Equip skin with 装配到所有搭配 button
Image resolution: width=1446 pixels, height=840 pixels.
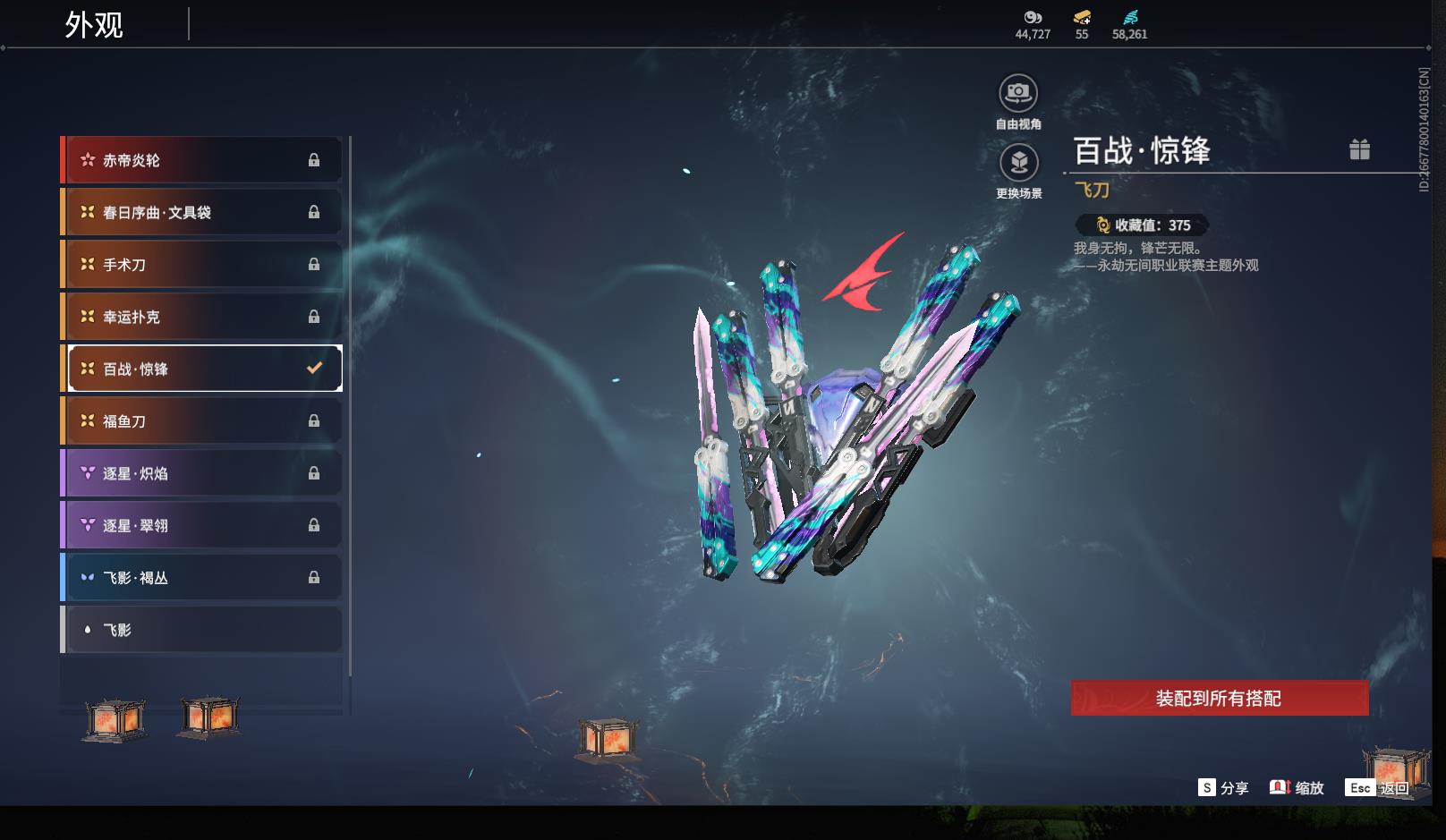[1219, 698]
